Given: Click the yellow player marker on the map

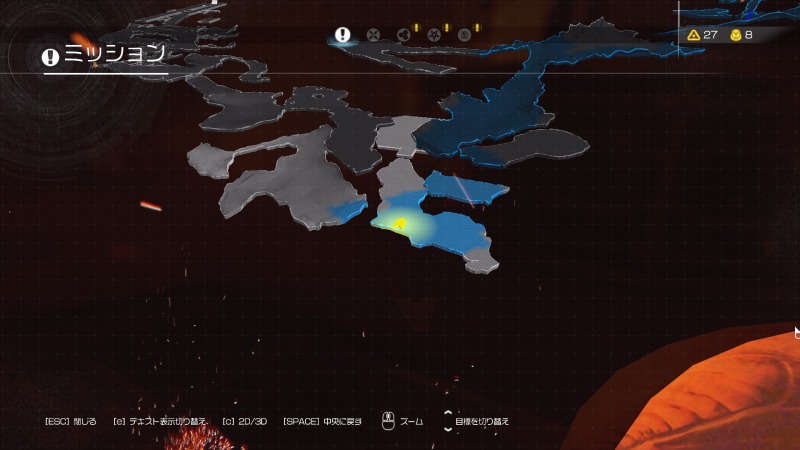Looking at the screenshot, I should (x=398, y=223).
